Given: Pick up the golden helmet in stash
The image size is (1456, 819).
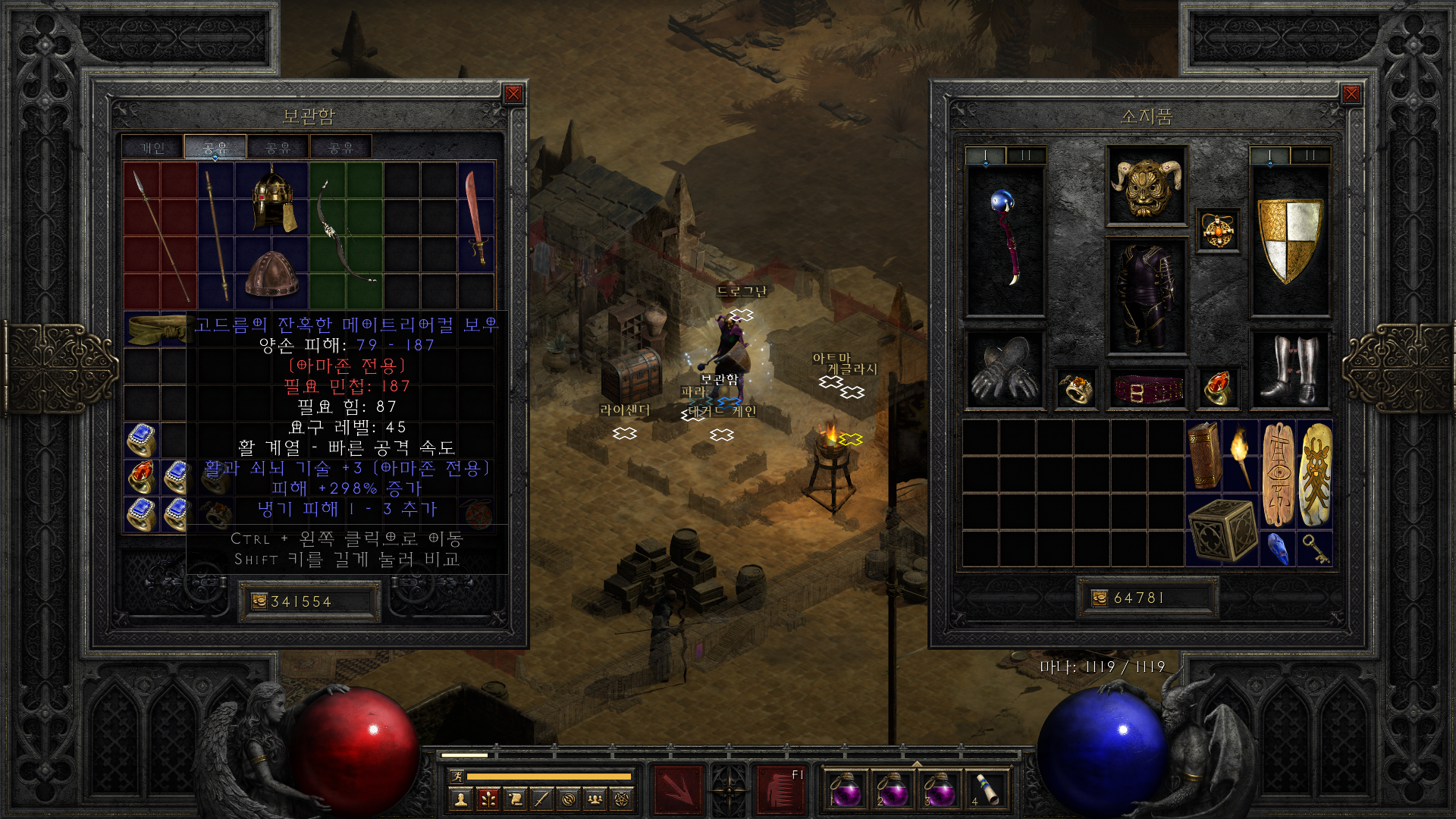Looking at the screenshot, I should click(x=272, y=200).
